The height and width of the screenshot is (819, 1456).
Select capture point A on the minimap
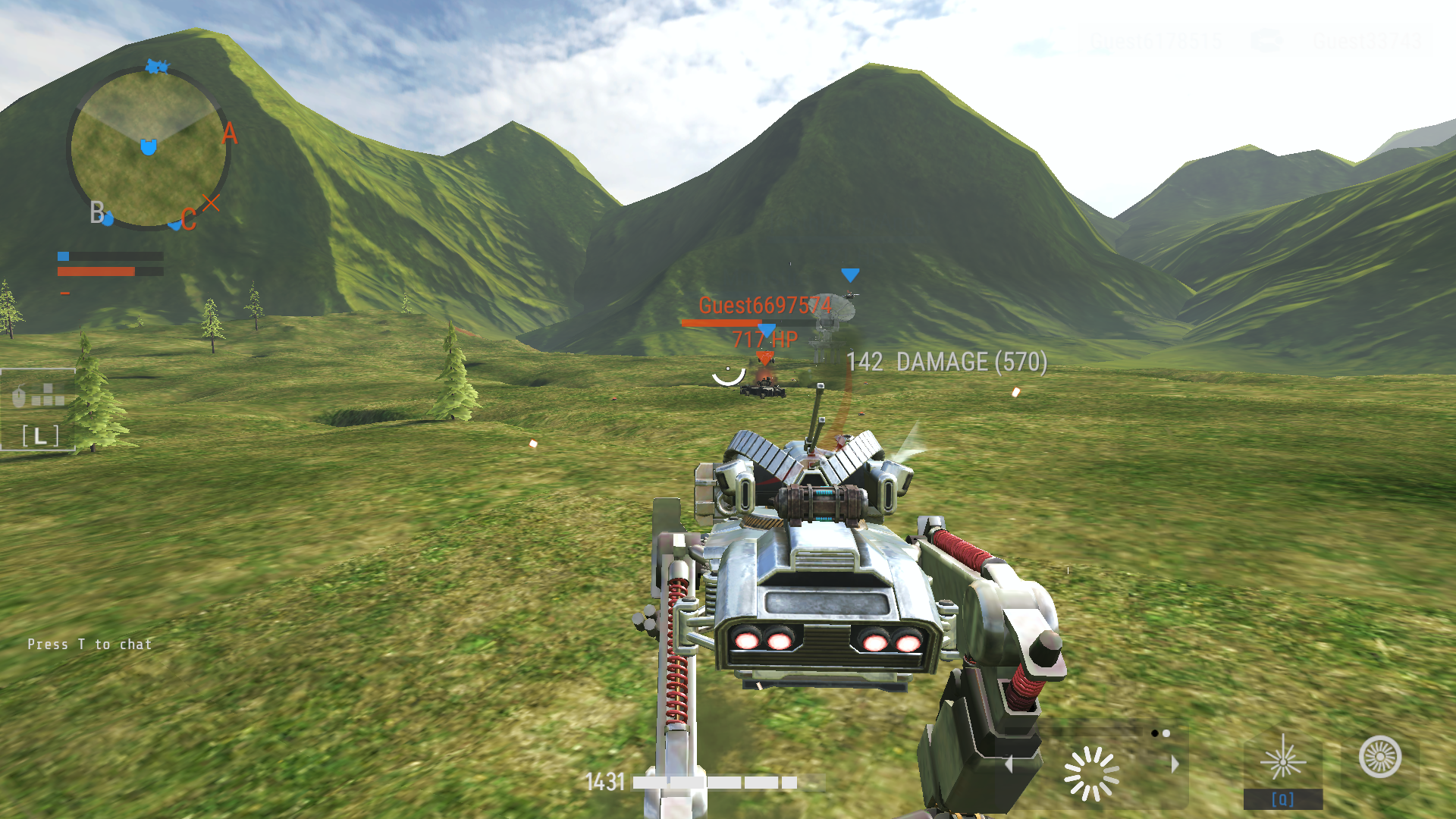(x=229, y=133)
